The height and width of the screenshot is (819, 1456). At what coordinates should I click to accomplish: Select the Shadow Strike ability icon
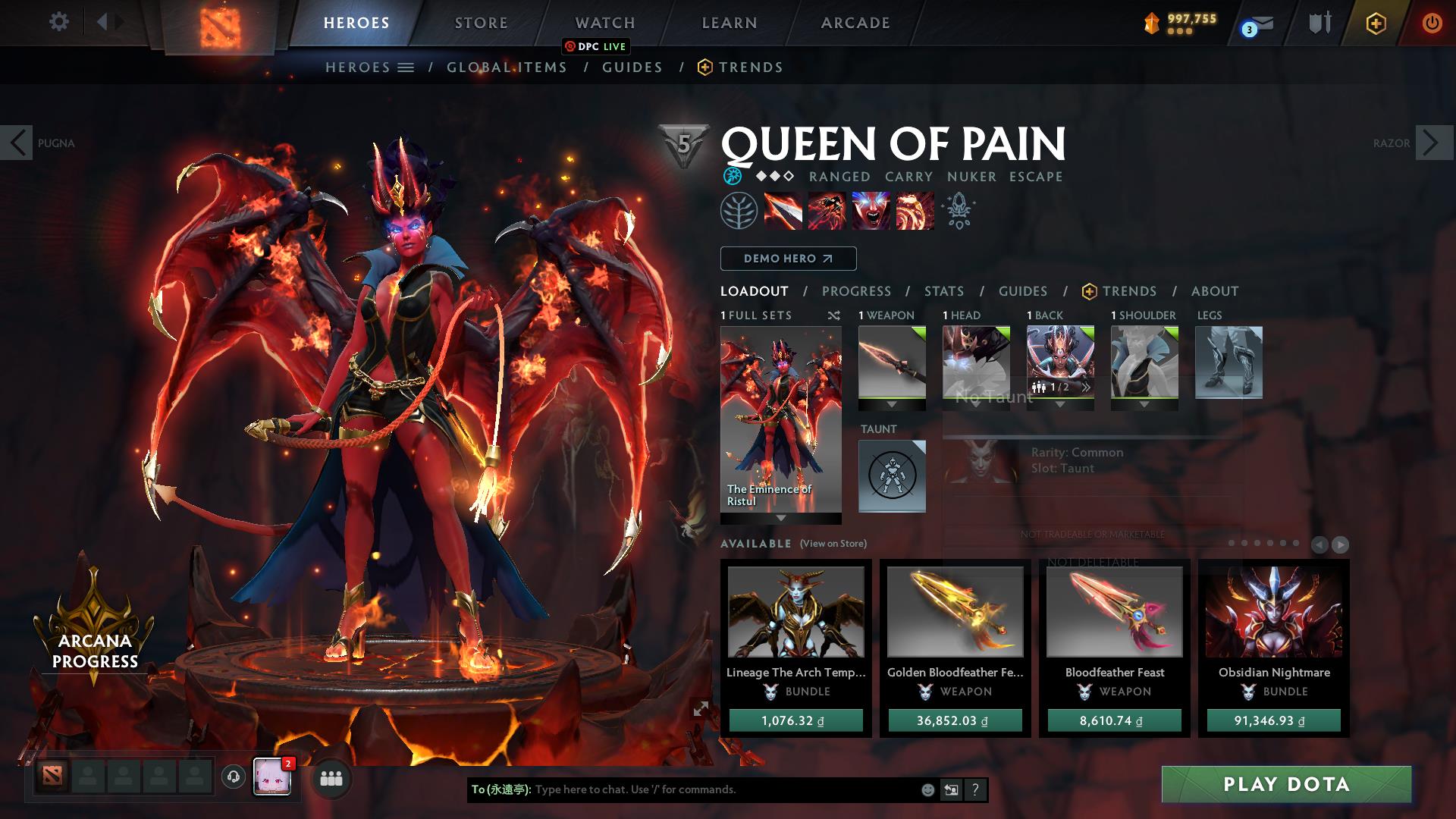[x=782, y=211]
